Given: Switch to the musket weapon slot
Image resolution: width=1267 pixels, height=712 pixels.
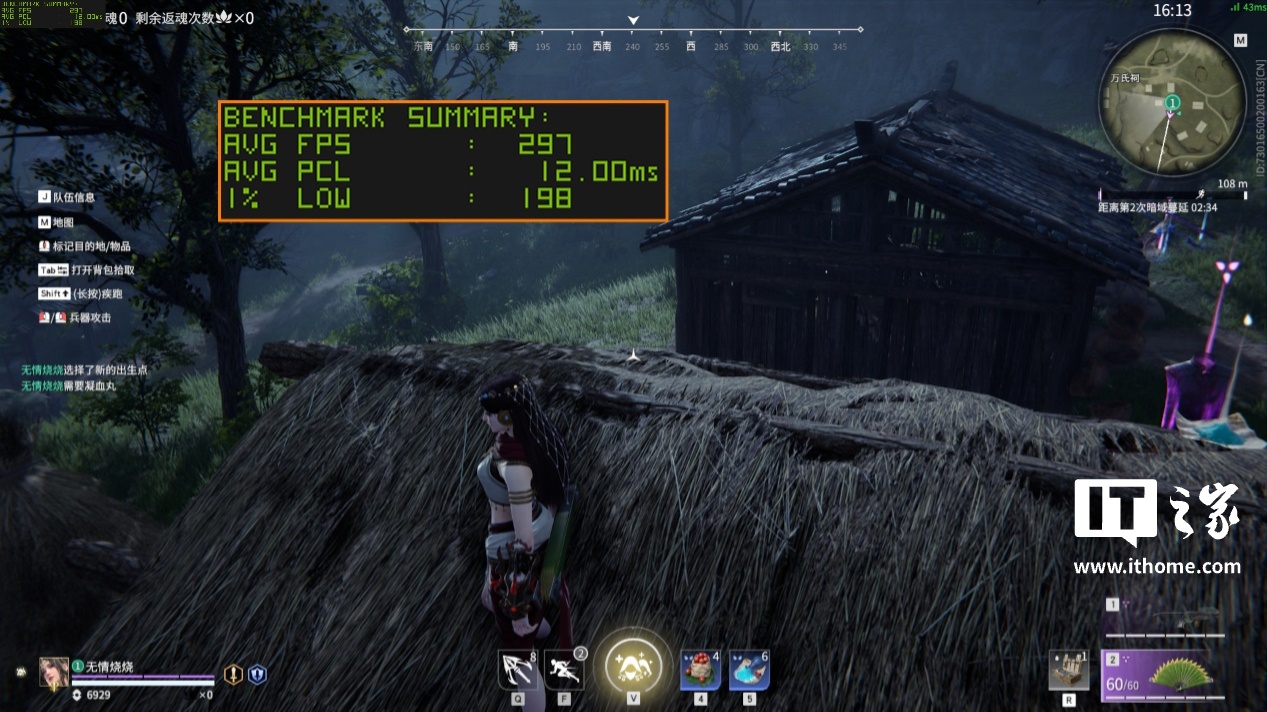Looking at the screenshot, I should (x=1178, y=618).
